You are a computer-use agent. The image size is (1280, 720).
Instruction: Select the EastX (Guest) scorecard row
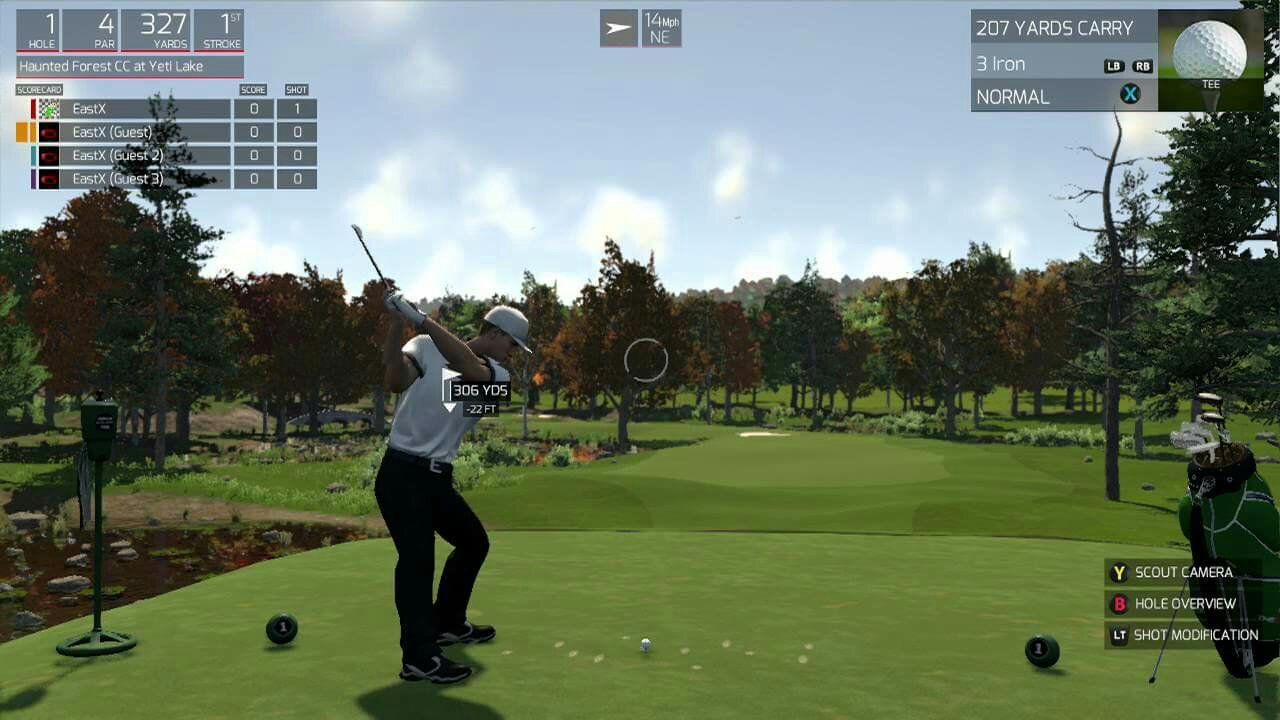point(135,132)
